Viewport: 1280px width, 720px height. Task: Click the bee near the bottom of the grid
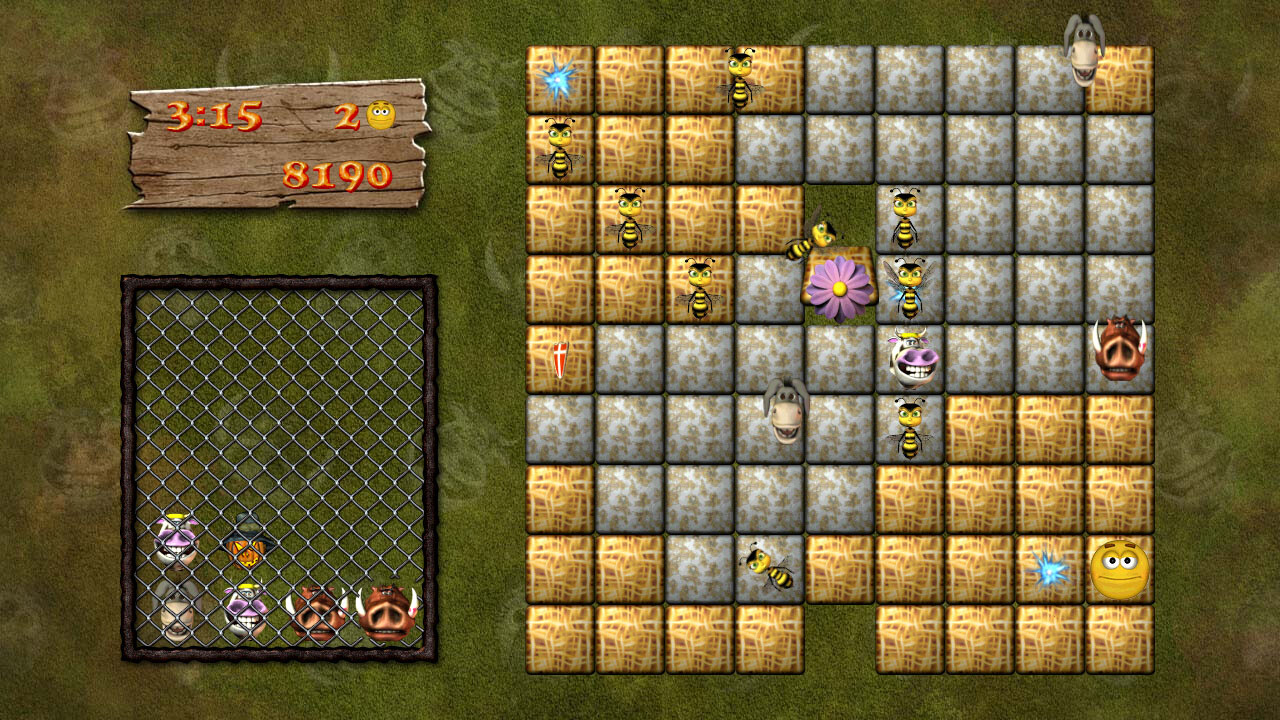tap(768, 568)
